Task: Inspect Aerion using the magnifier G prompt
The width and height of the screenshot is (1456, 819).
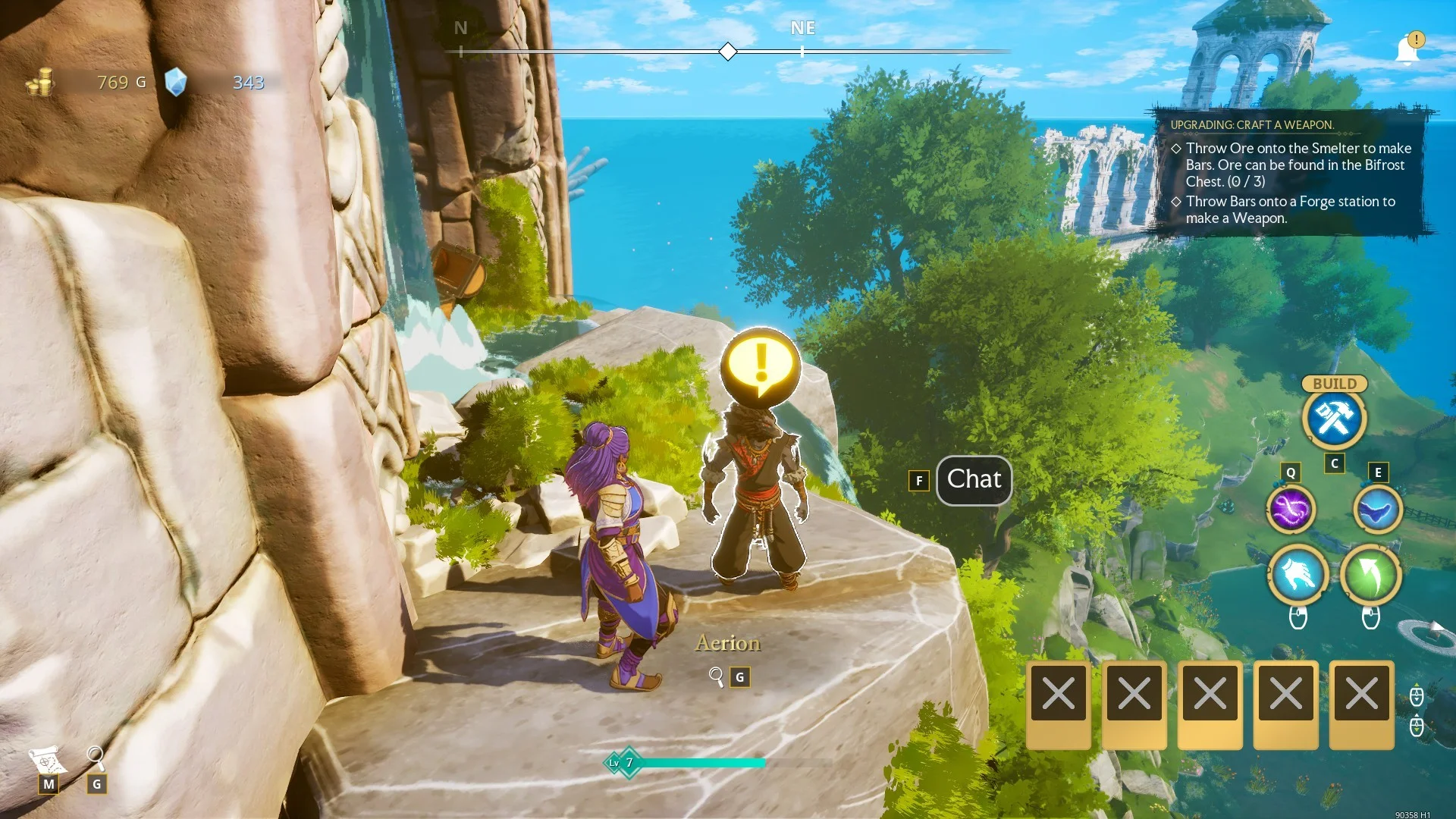Action: (x=727, y=677)
